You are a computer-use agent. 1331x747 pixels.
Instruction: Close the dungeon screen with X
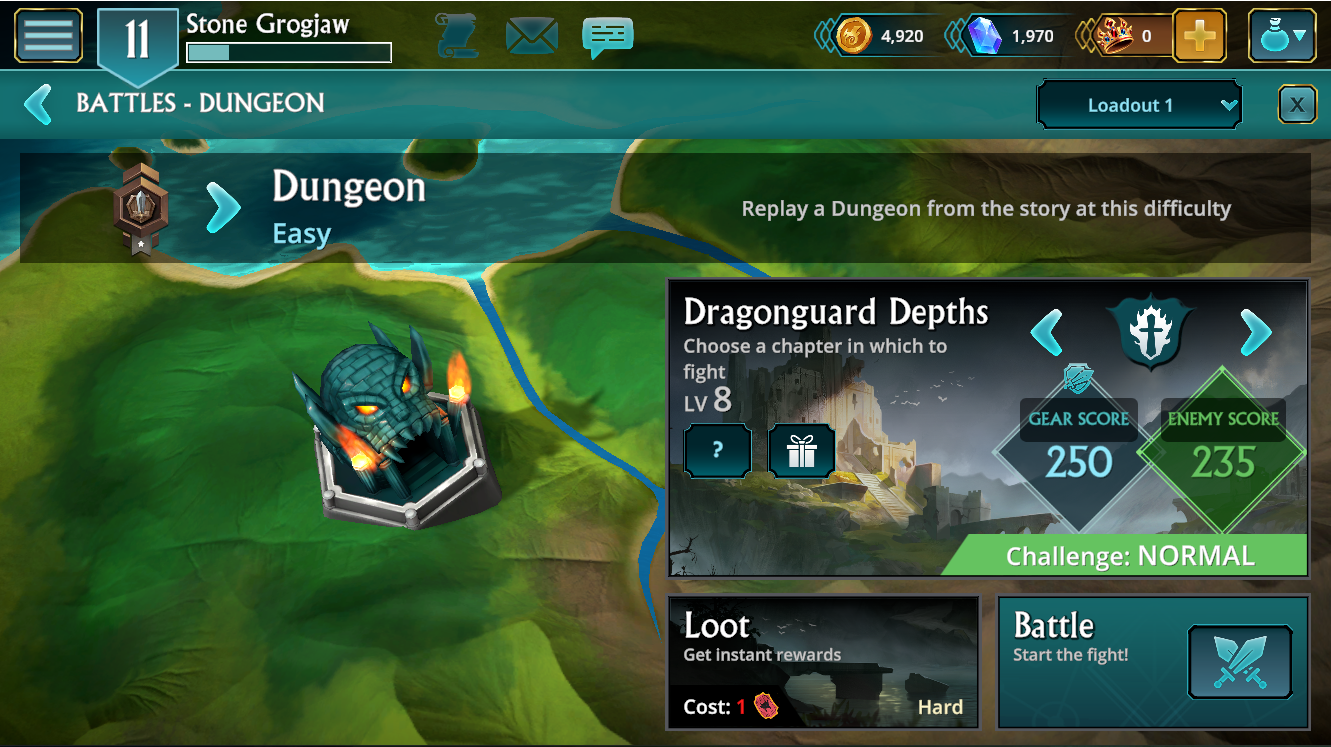tap(1297, 104)
